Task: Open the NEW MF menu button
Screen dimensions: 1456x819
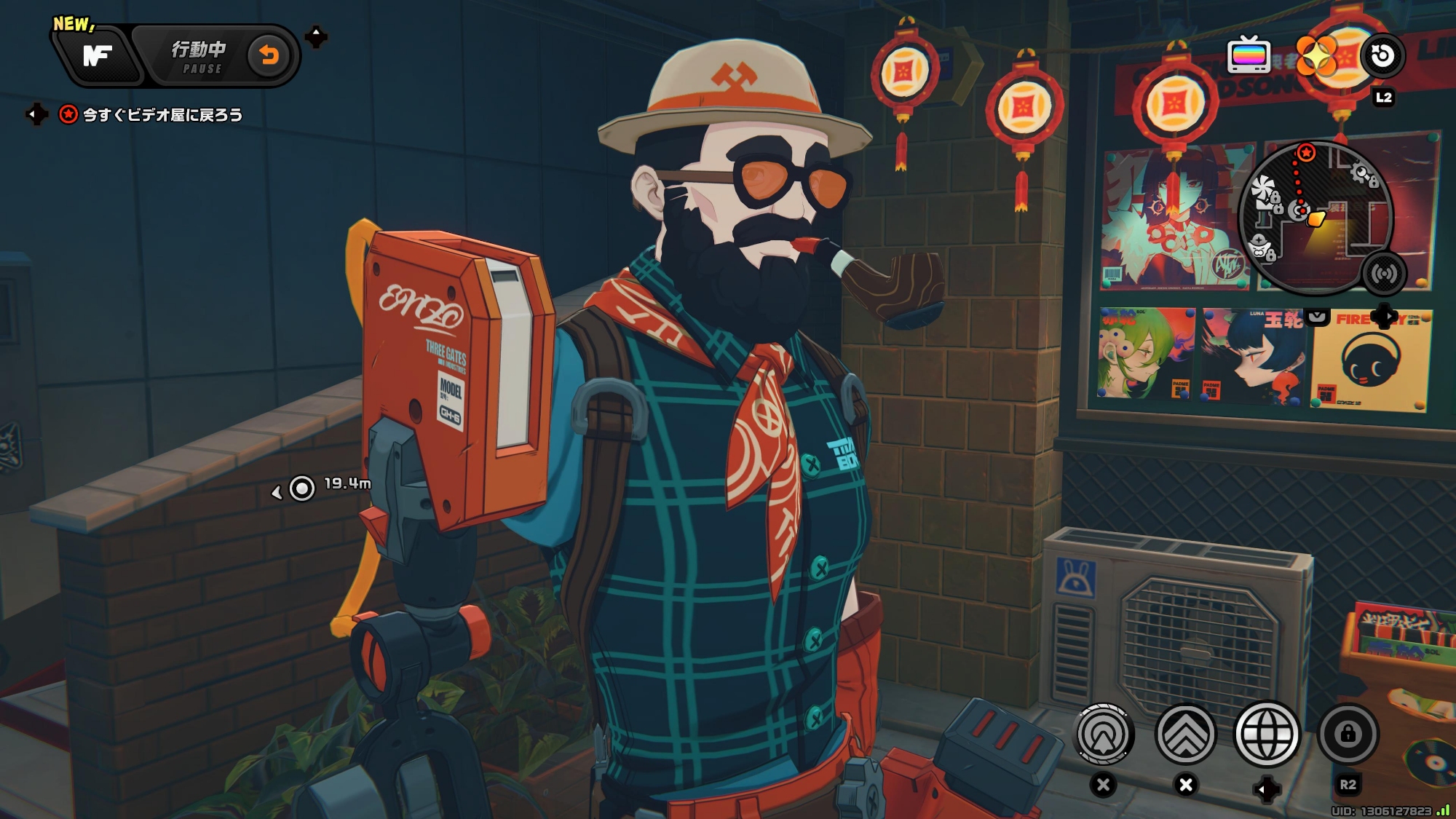Action: point(97,55)
